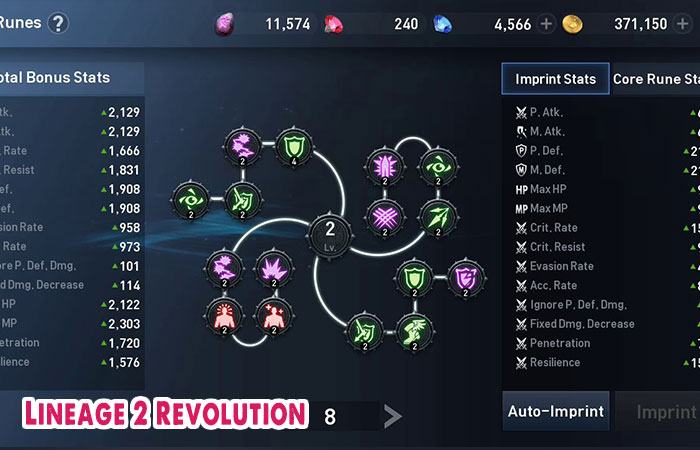Image resolution: width=700 pixels, height=450 pixels.
Task: Select the pink spiked burst rune
Action: coord(273,267)
